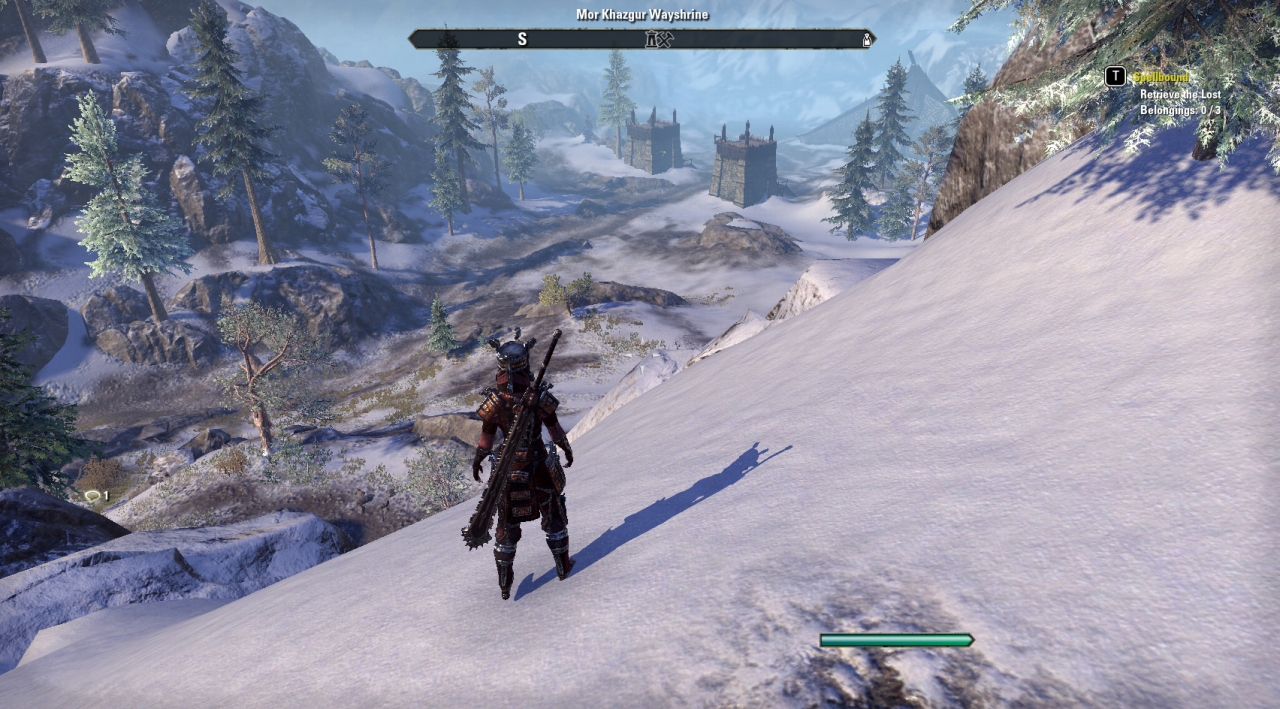Select the crossed hammers crafting compass marker
The width and height of the screenshot is (1280, 709).
point(665,39)
